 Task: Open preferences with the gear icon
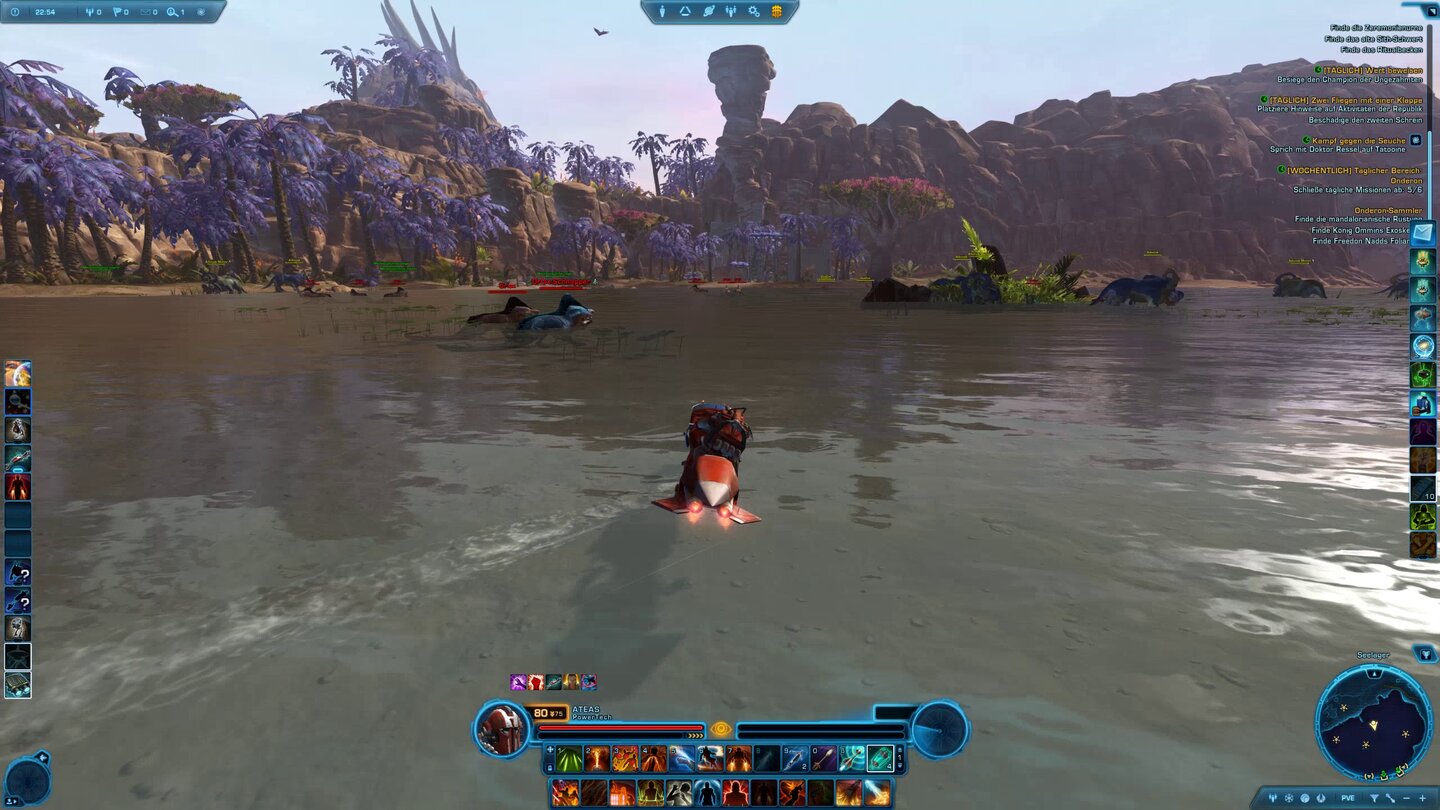[x=755, y=11]
